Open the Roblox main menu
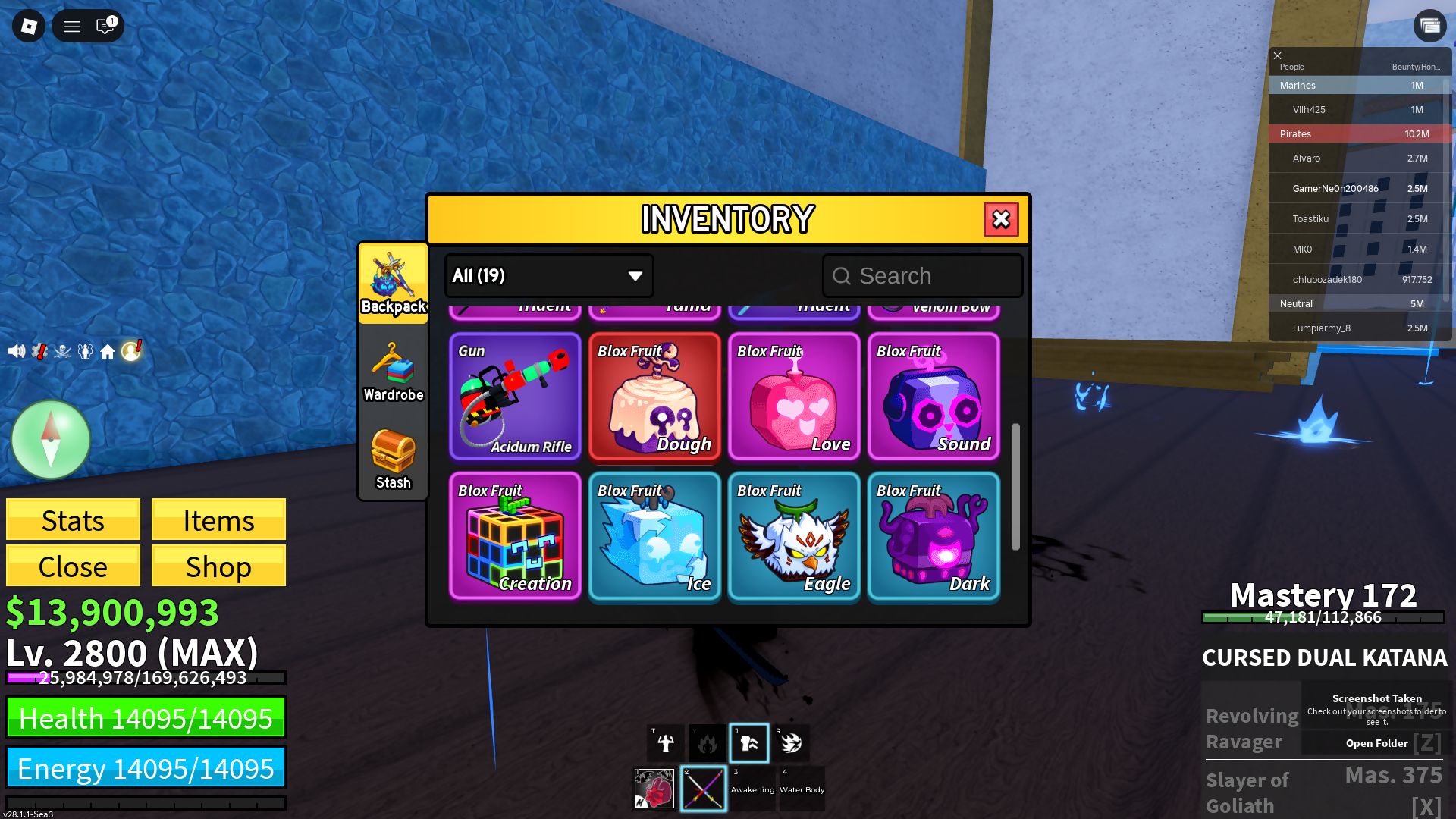This screenshot has width=1456, height=819. click(29, 27)
